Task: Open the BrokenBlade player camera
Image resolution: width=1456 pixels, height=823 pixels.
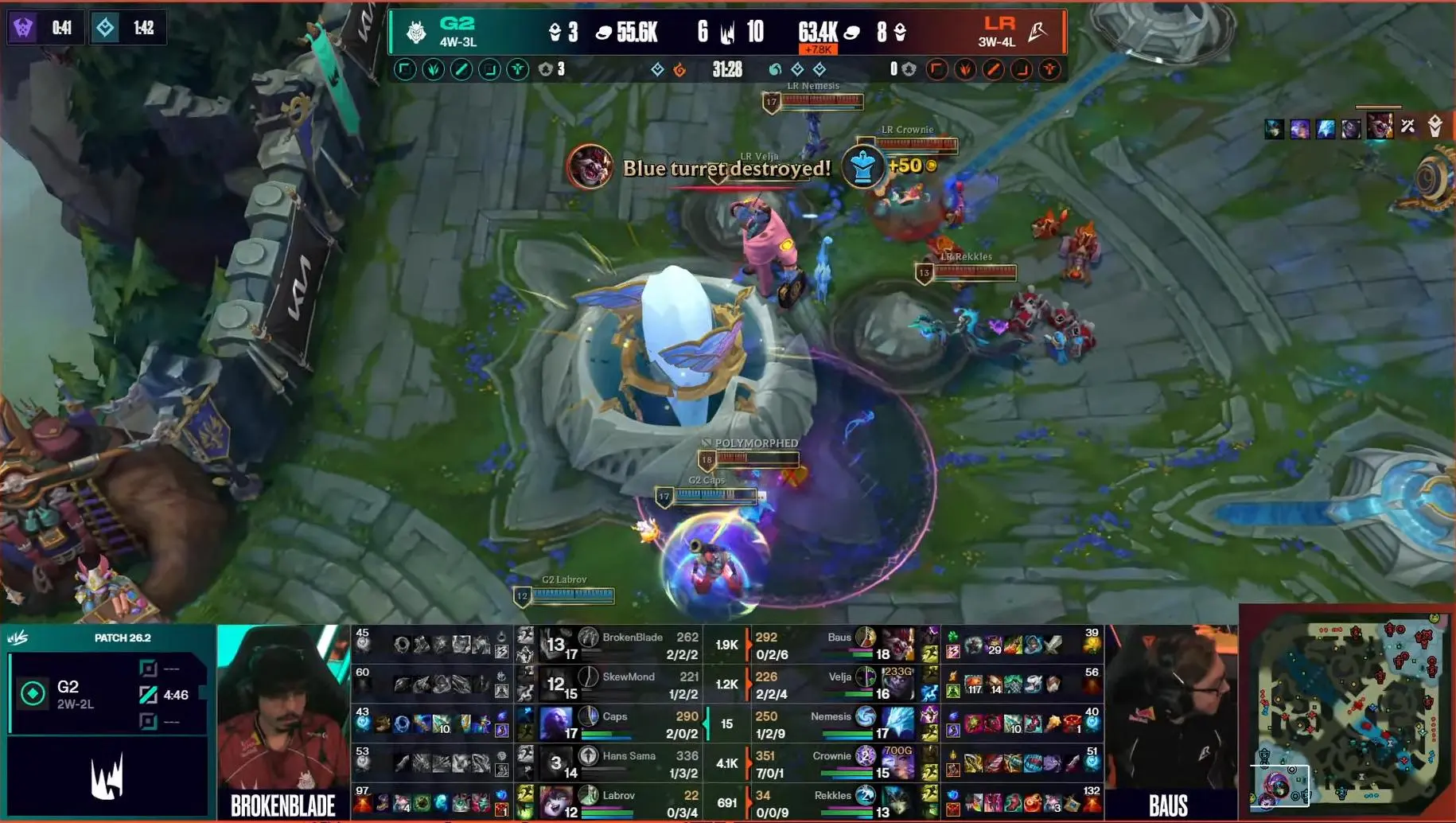Action: tap(282, 720)
